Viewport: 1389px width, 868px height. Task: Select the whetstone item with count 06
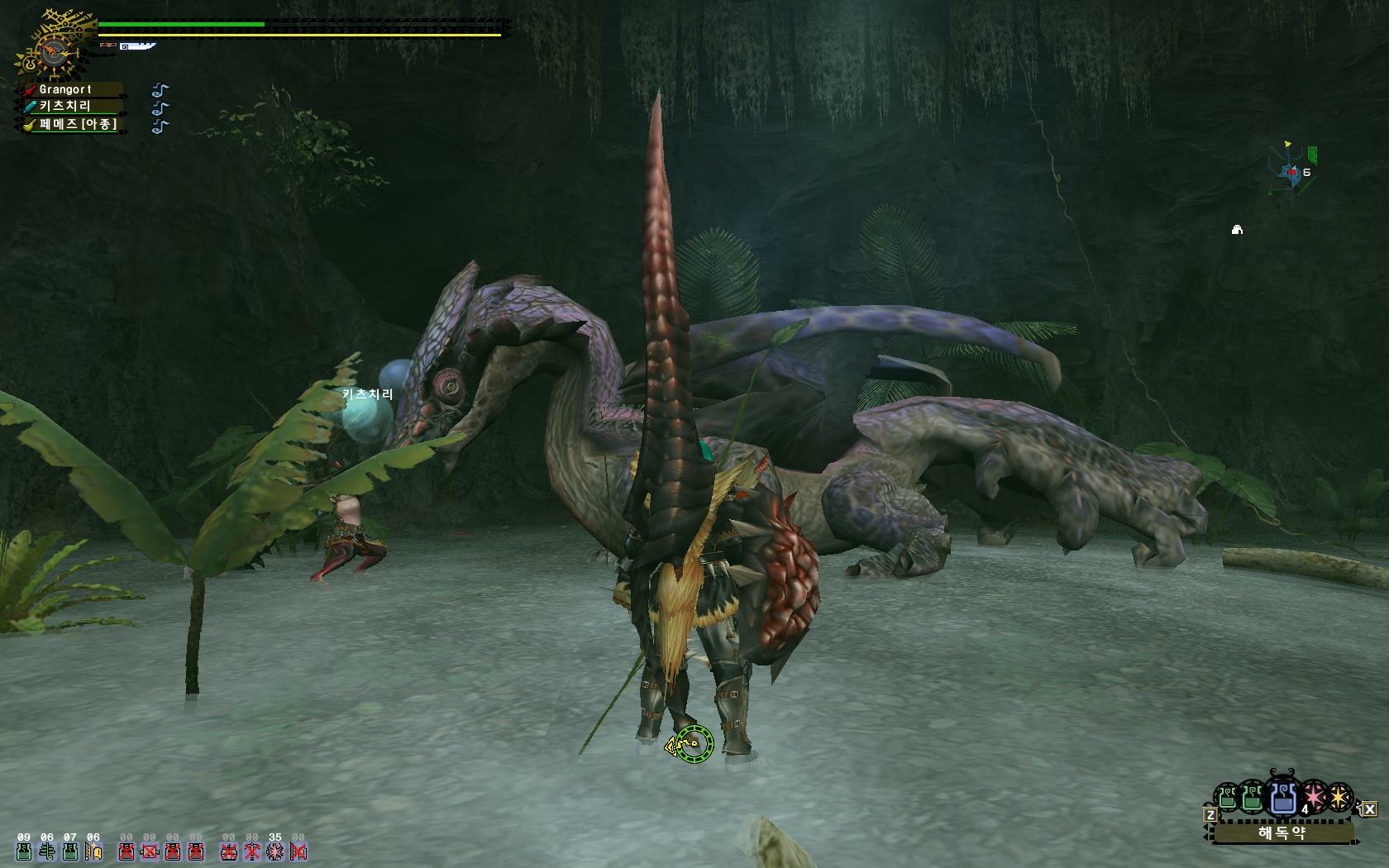(x=93, y=851)
